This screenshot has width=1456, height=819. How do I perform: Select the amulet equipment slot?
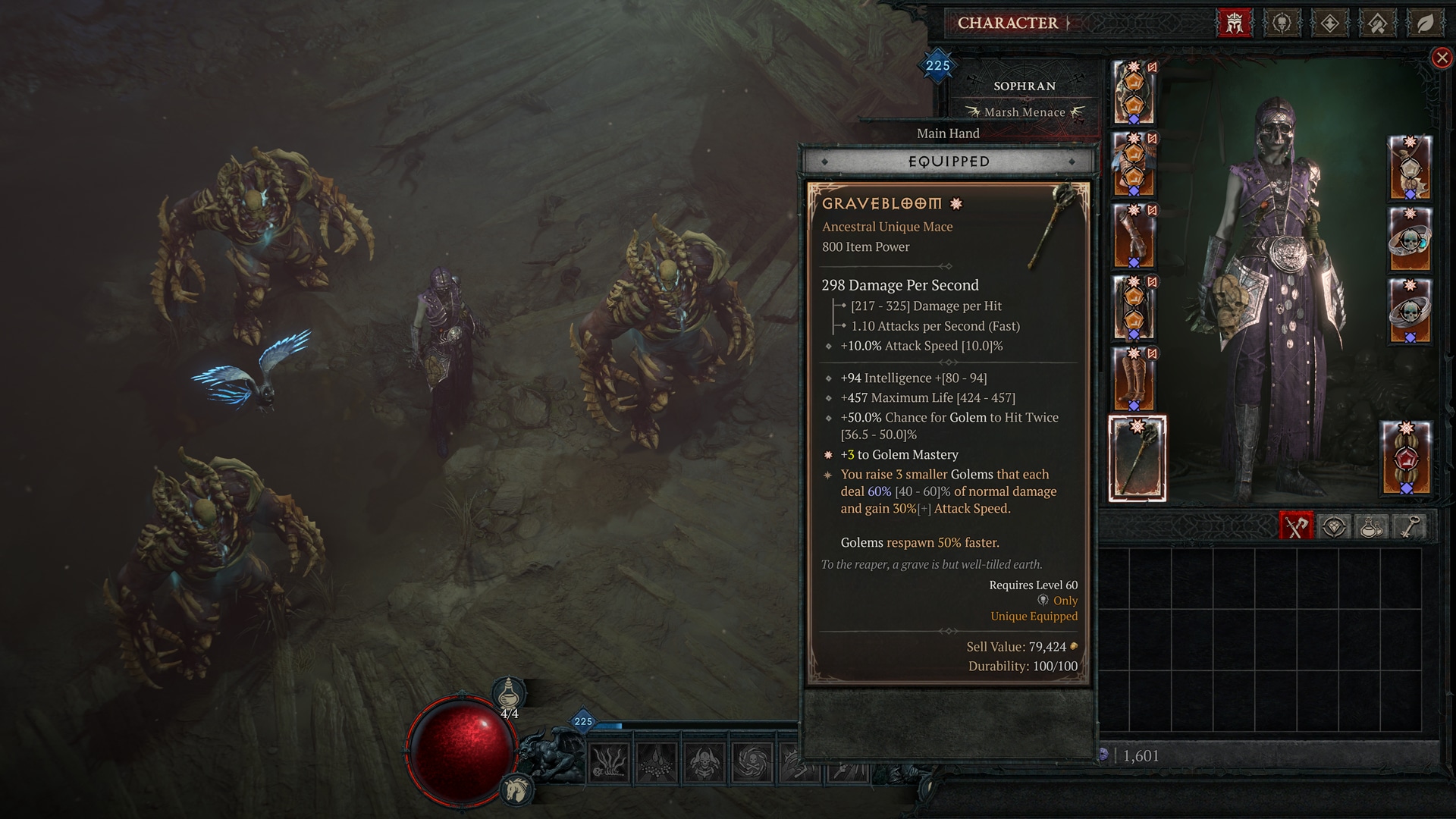point(1410,168)
